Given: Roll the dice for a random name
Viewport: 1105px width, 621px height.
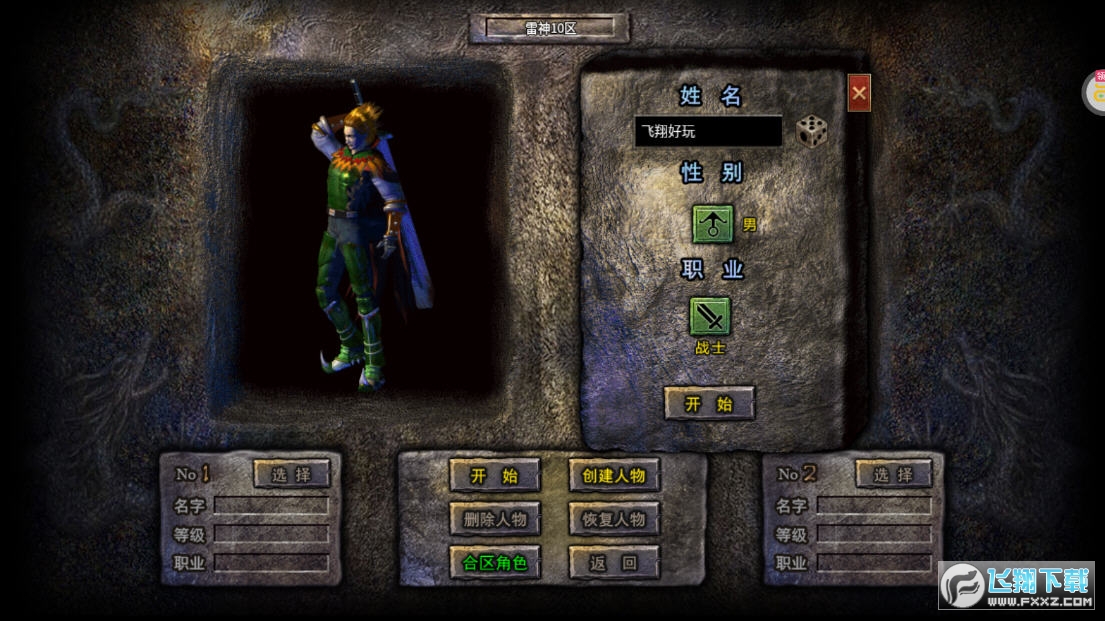Looking at the screenshot, I should tap(811, 131).
